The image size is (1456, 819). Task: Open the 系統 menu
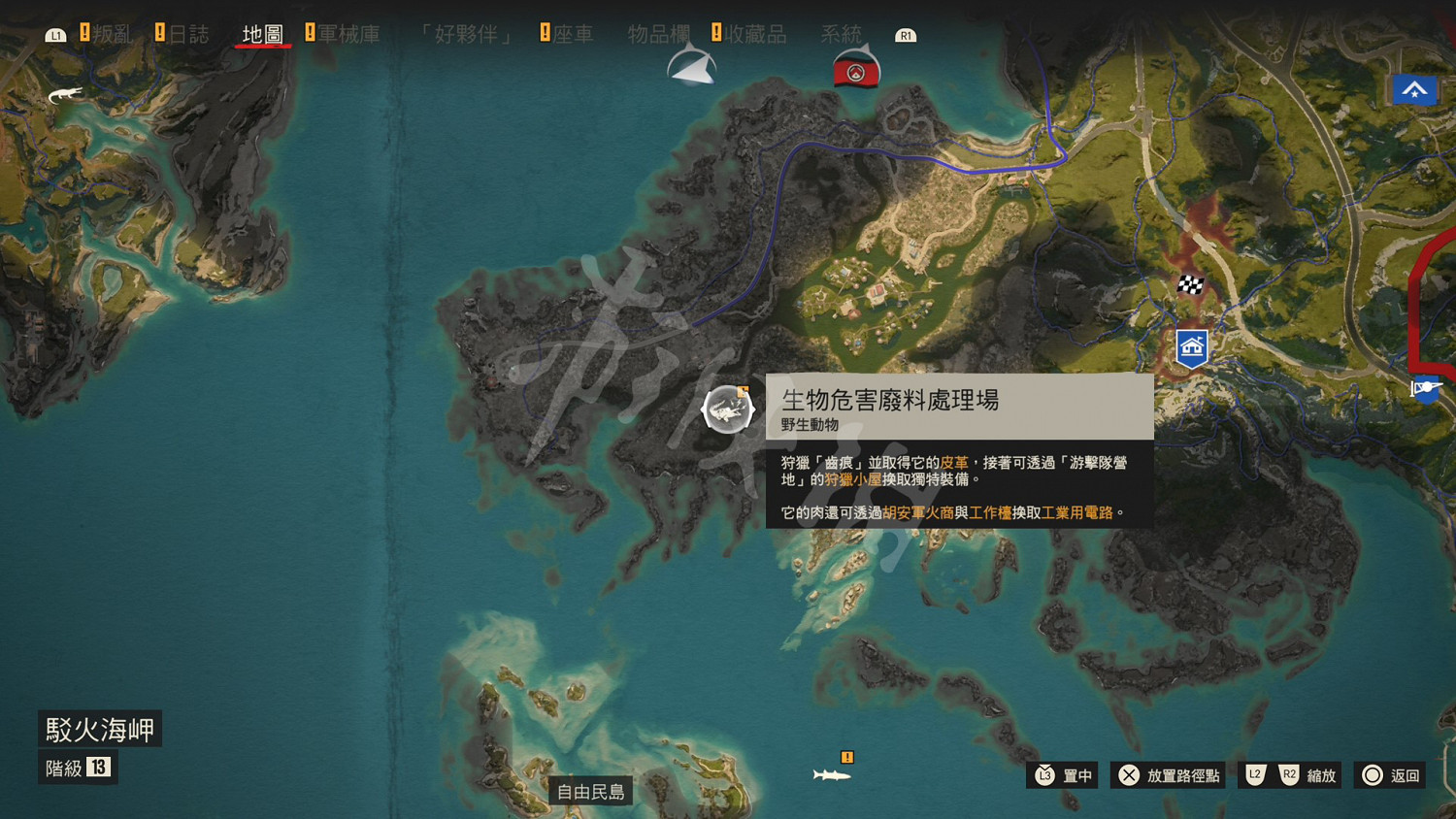point(844,32)
